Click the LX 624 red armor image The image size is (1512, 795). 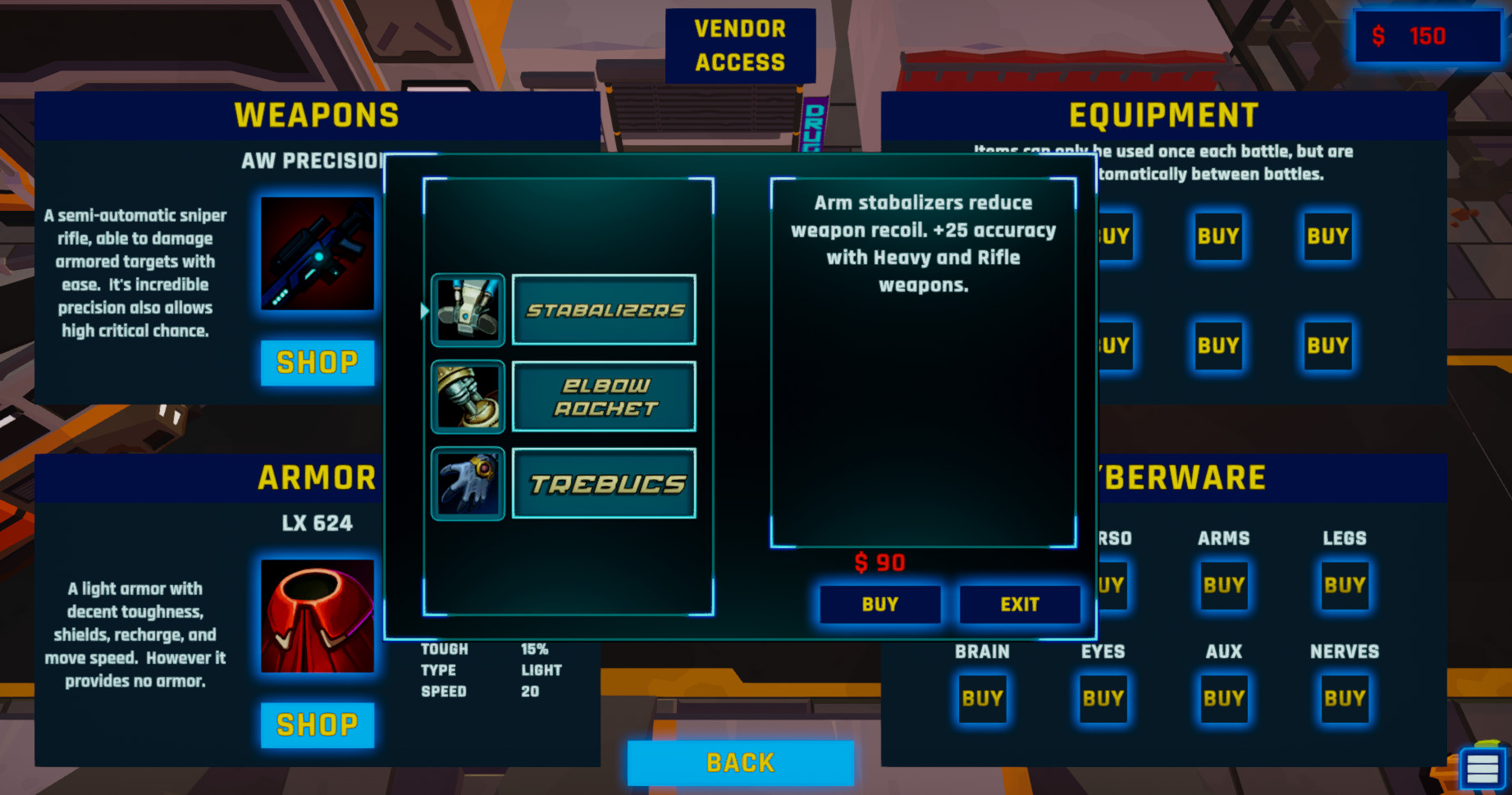click(317, 617)
